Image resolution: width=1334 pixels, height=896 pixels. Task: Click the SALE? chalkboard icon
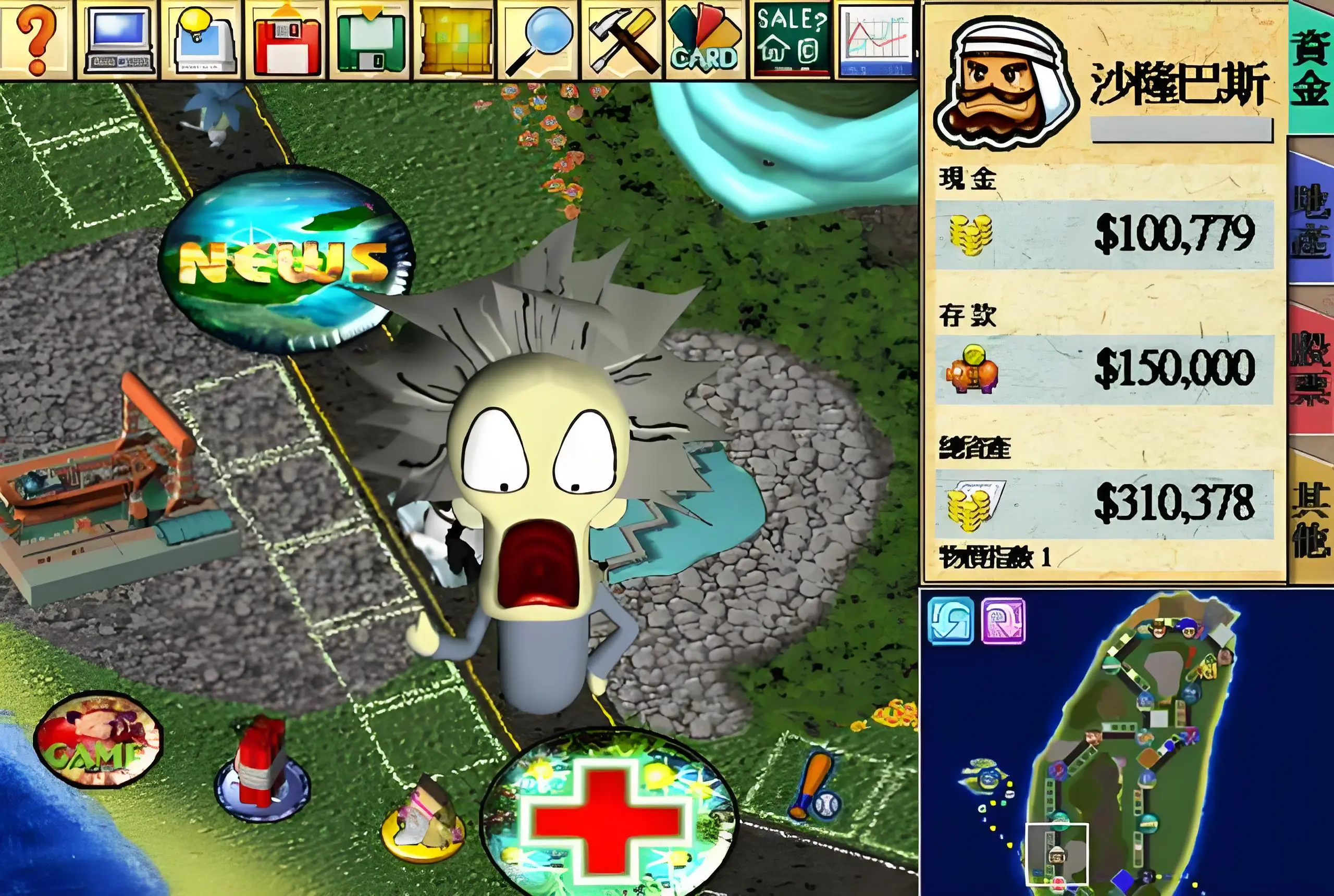point(792,40)
